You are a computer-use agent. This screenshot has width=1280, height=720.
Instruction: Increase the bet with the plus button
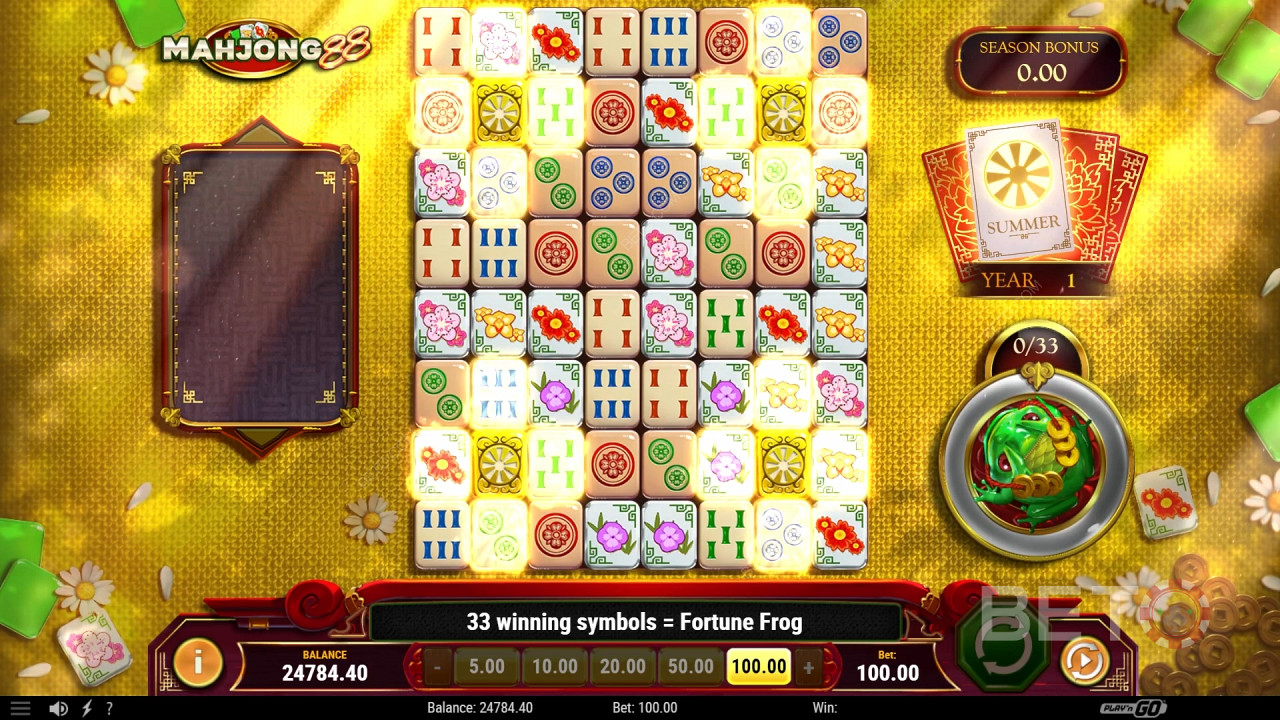coord(810,666)
